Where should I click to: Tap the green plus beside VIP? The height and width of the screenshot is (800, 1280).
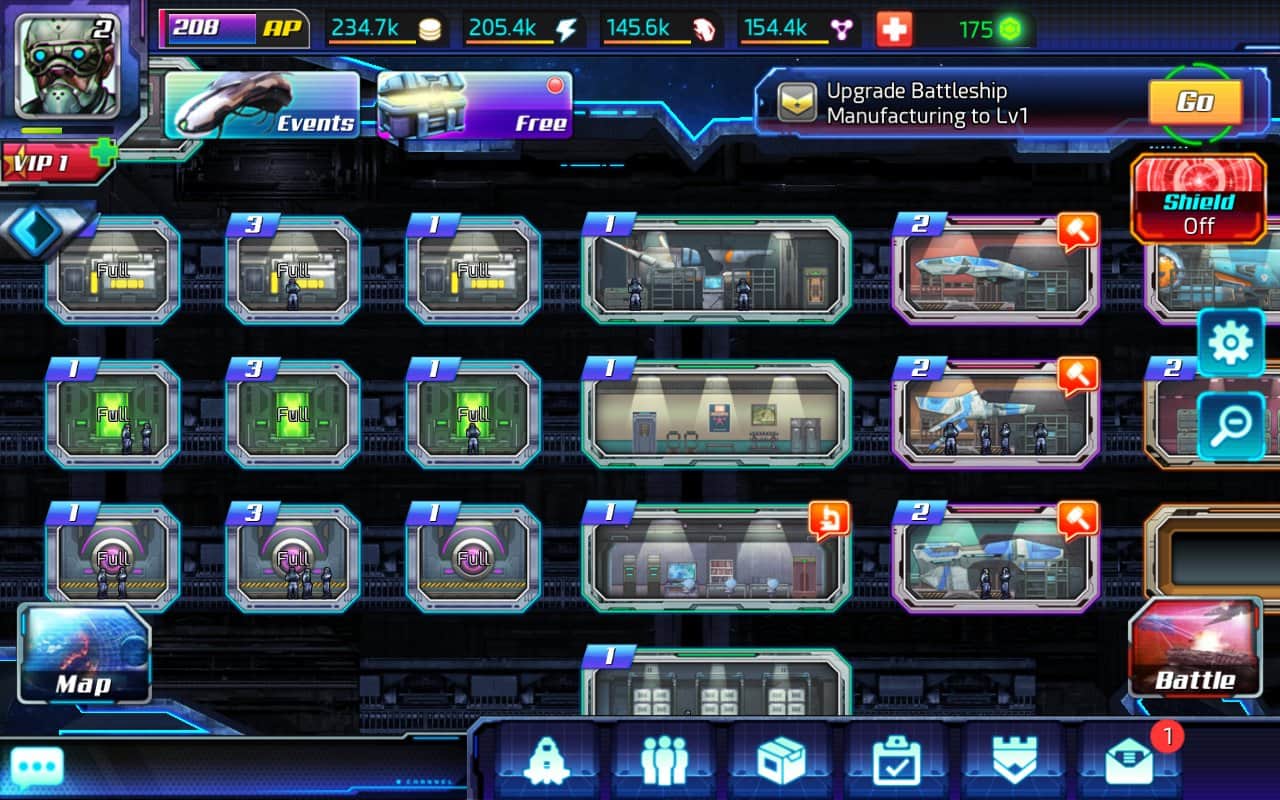click(x=103, y=151)
